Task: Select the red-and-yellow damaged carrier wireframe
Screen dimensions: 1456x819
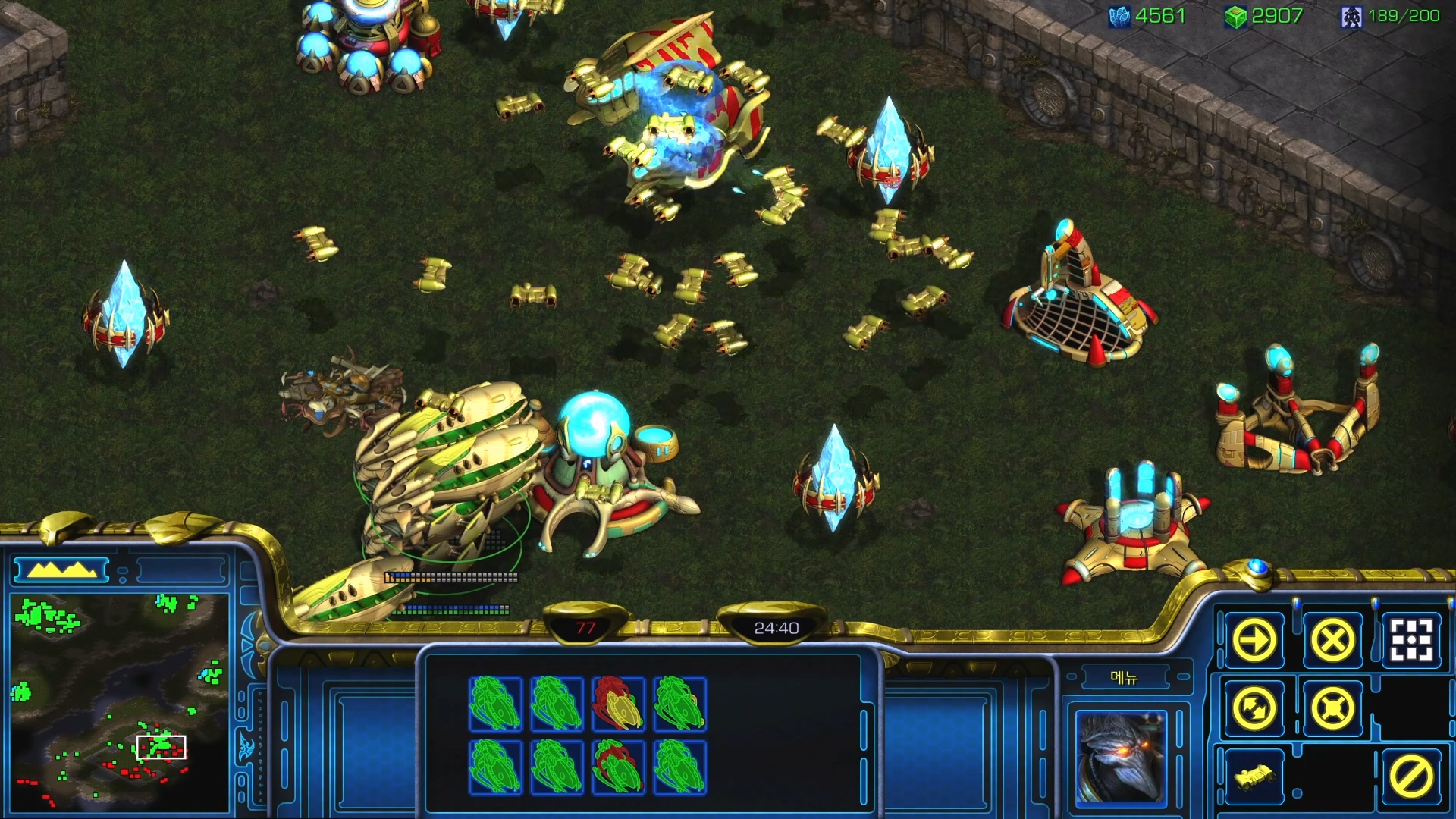Action: (618, 704)
